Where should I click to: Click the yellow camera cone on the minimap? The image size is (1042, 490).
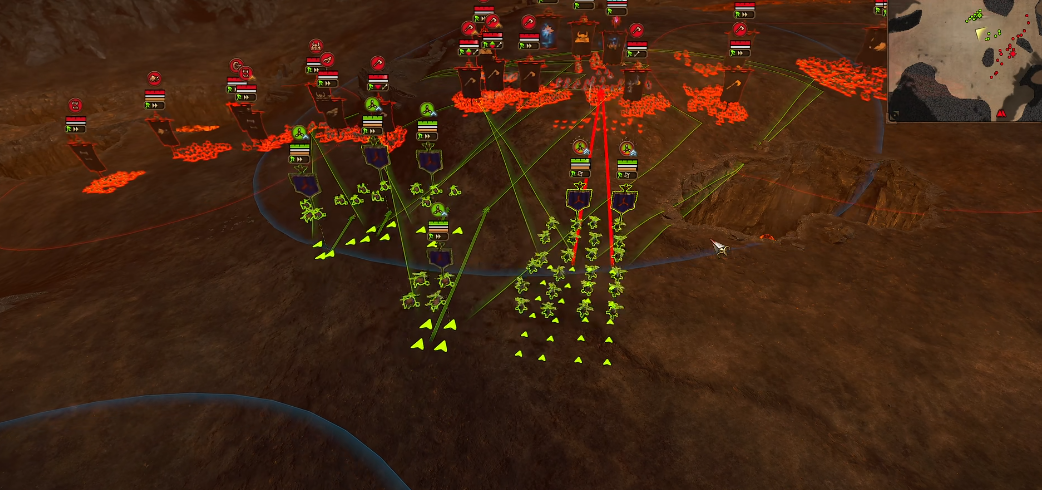[x=979, y=33]
